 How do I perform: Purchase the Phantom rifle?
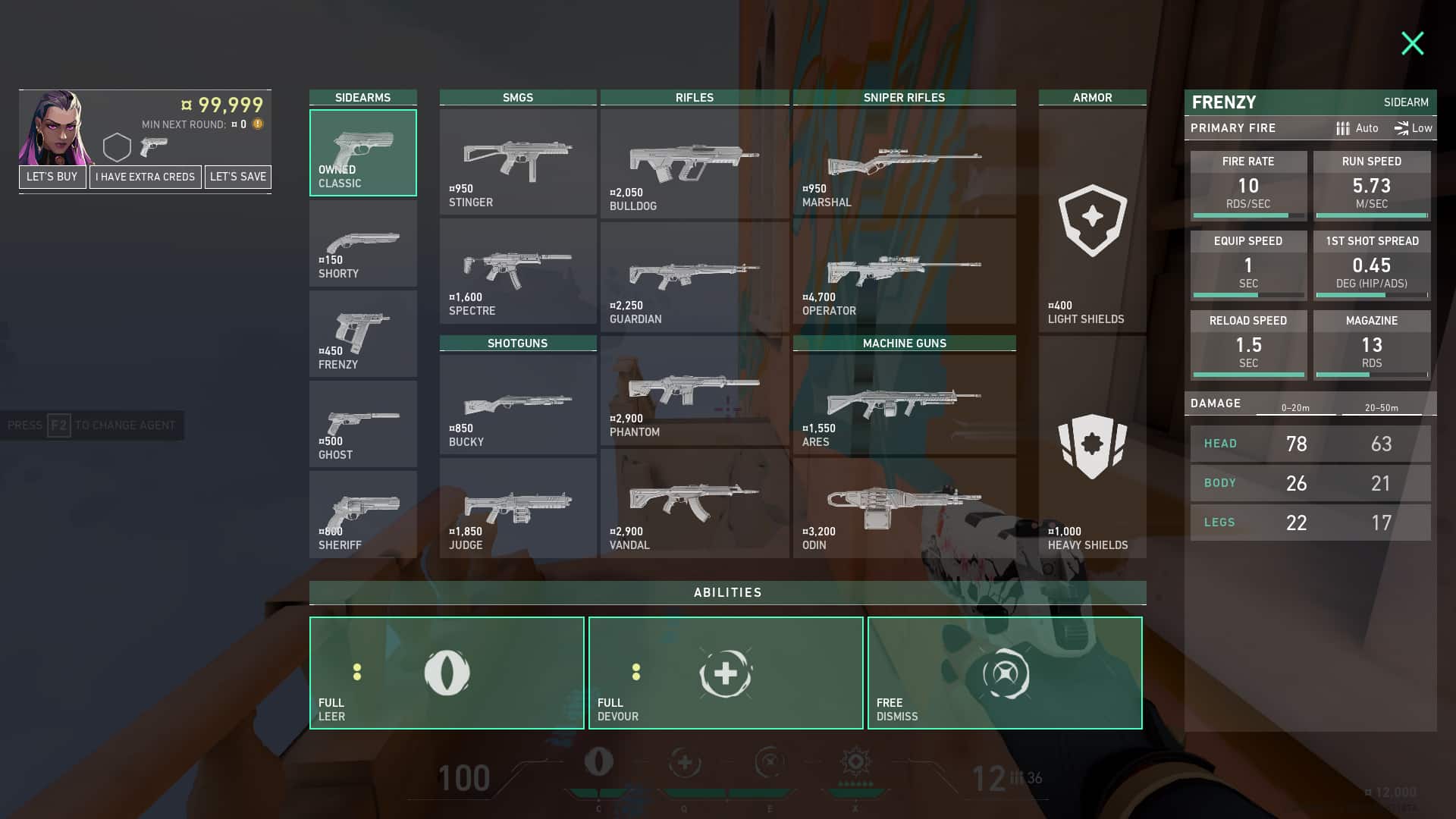point(694,391)
